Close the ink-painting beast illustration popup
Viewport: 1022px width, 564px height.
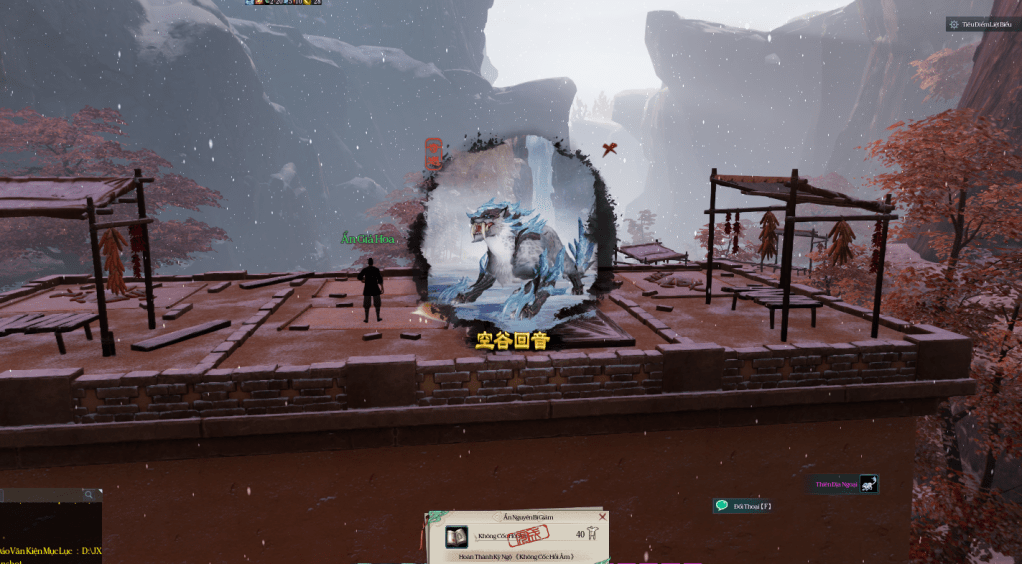[609, 150]
